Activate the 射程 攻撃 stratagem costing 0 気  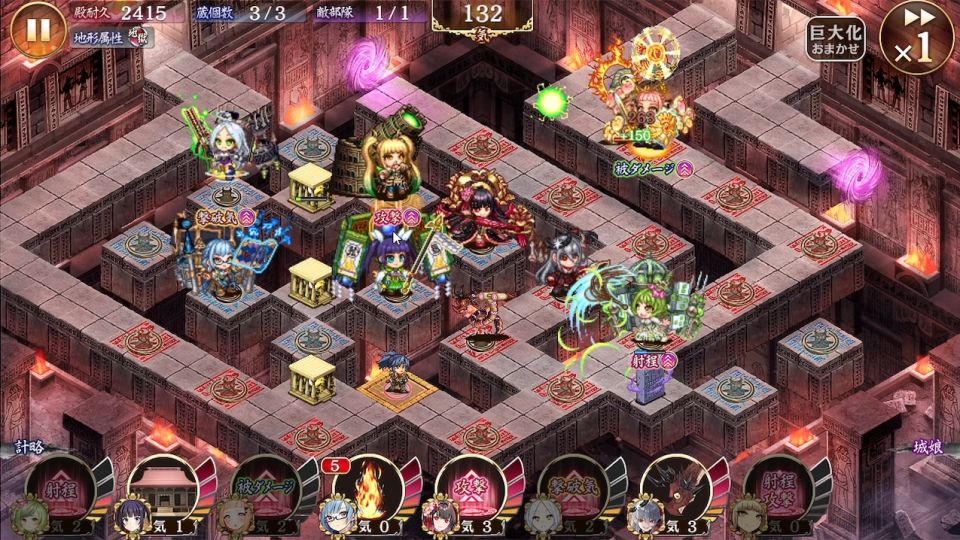point(777,492)
